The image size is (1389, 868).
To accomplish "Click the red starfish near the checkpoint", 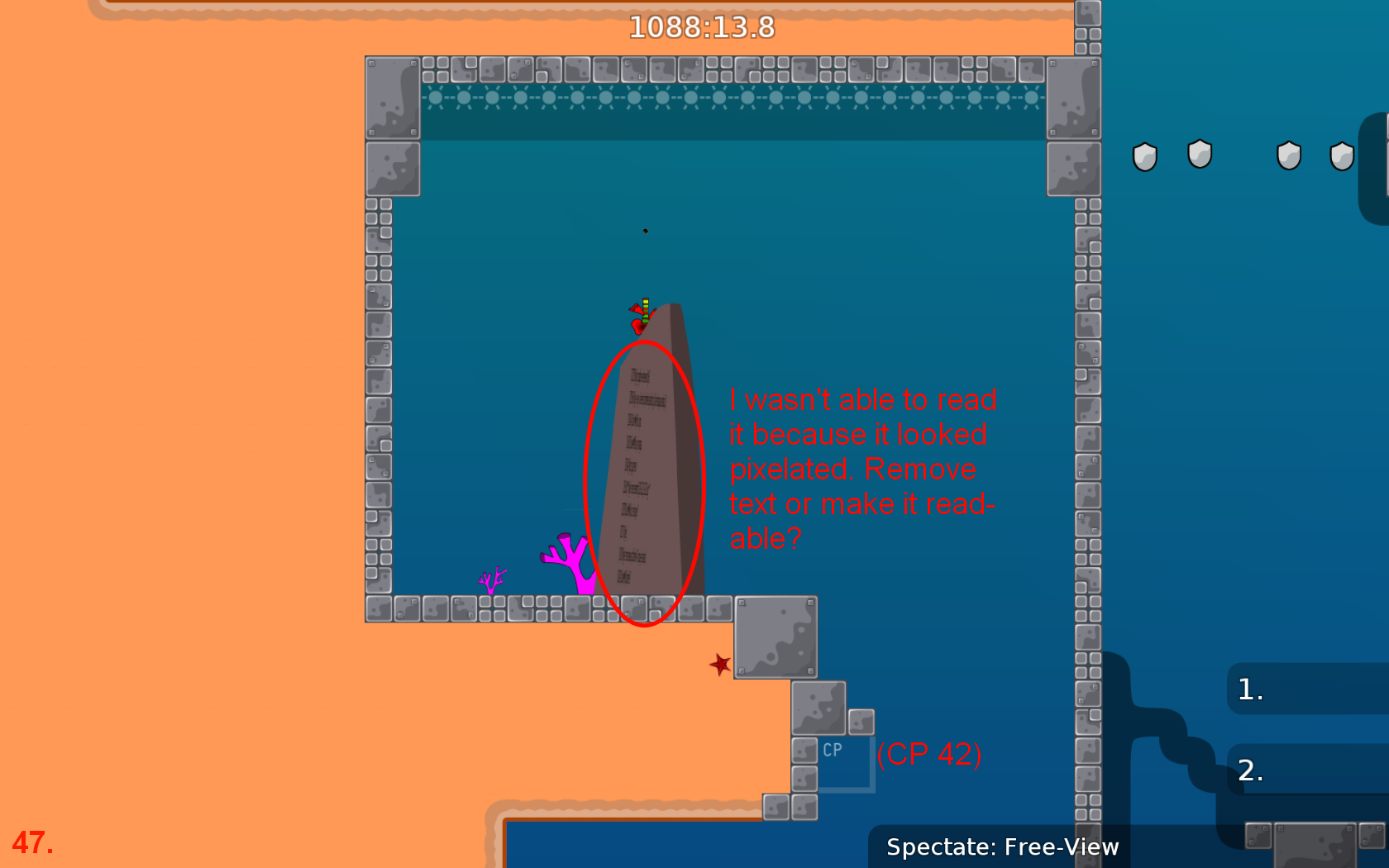I will click(x=718, y=665).
